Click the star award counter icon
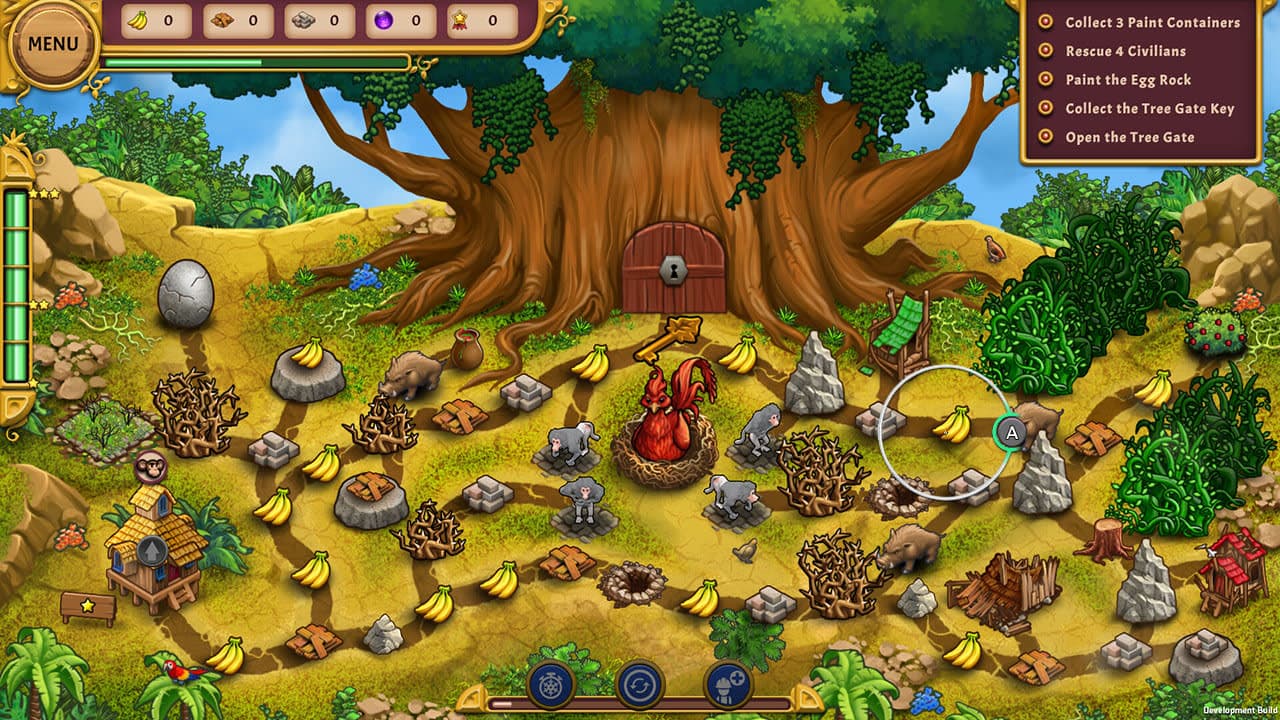Image resolution: width=1280 pixels, height=720 pixels. click(459, 19)
